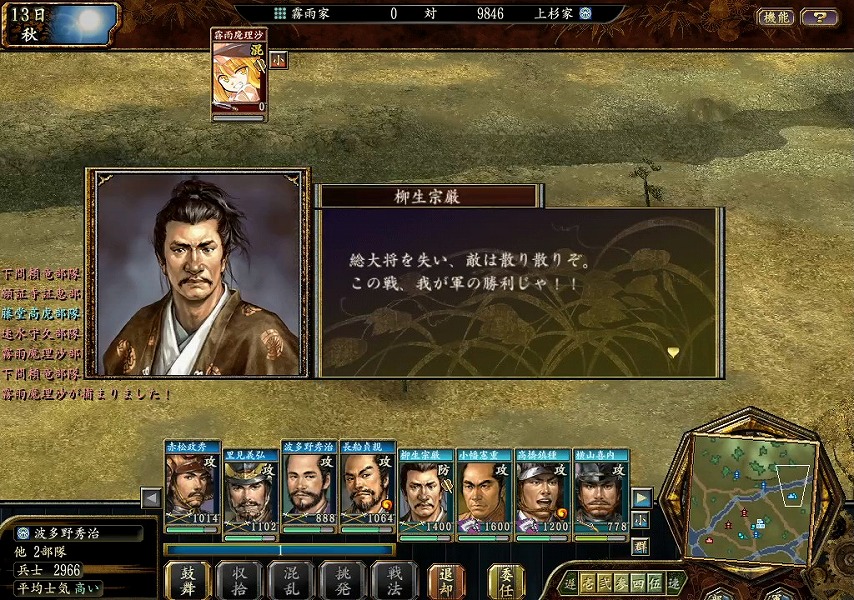Delegate control with the 委任 button
This screenshot has height=600, width=854.
(x=507, y=580)
